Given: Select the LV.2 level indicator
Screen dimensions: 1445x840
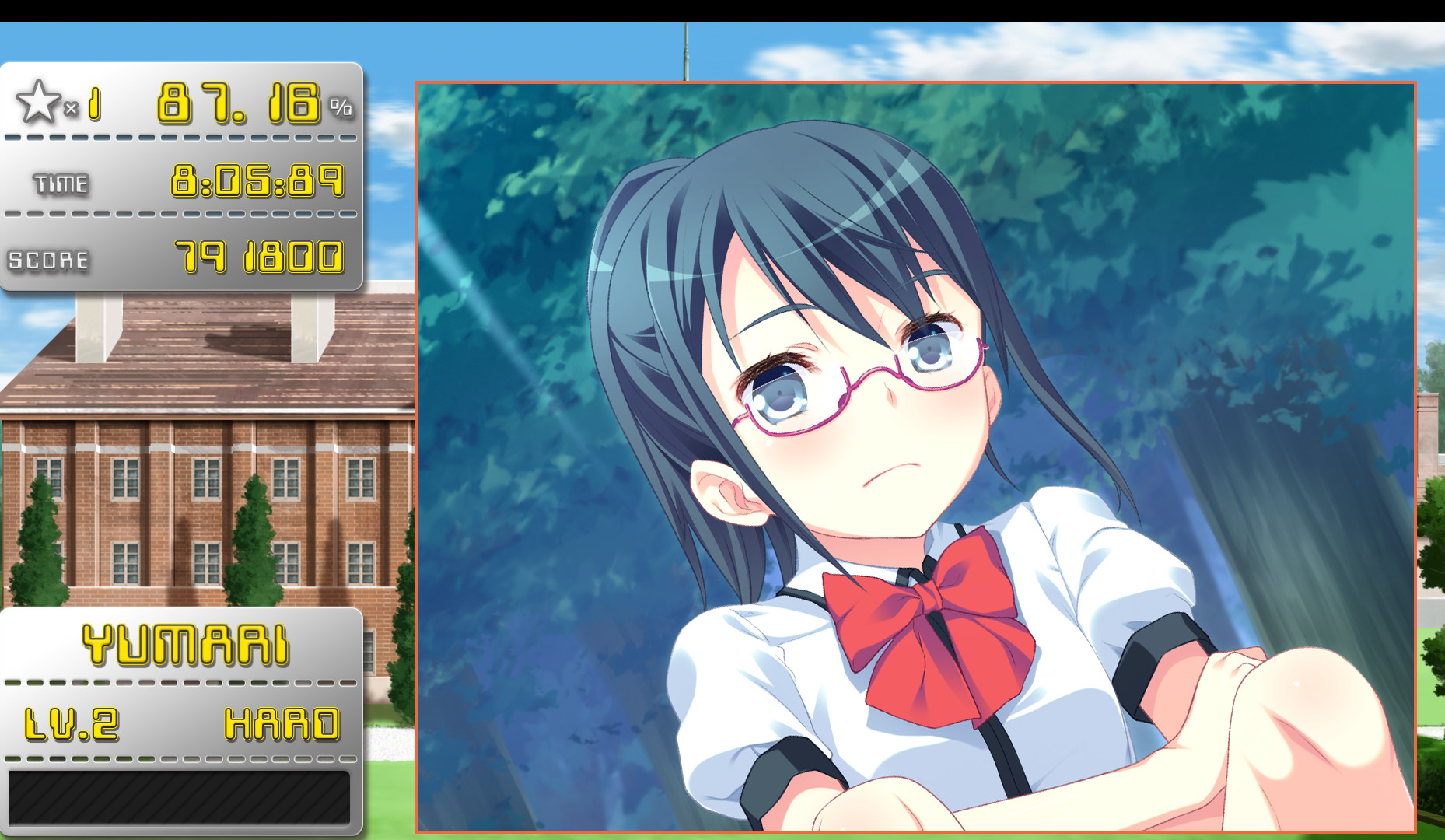Looking at the screenshot, I should pyautogui.click(x=74, y=726).
